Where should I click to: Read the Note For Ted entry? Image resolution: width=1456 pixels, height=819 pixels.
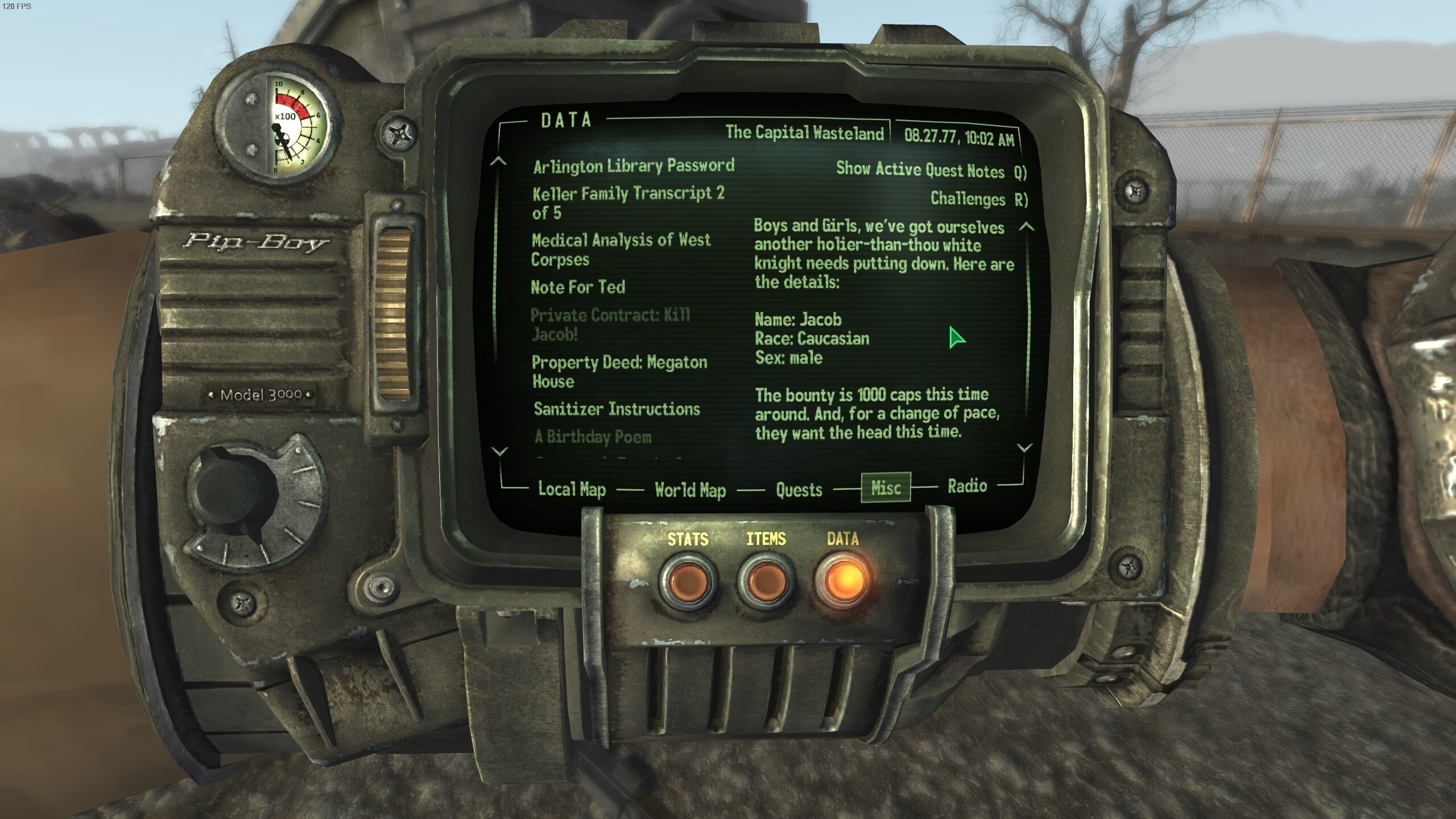[x=578, y=287]
